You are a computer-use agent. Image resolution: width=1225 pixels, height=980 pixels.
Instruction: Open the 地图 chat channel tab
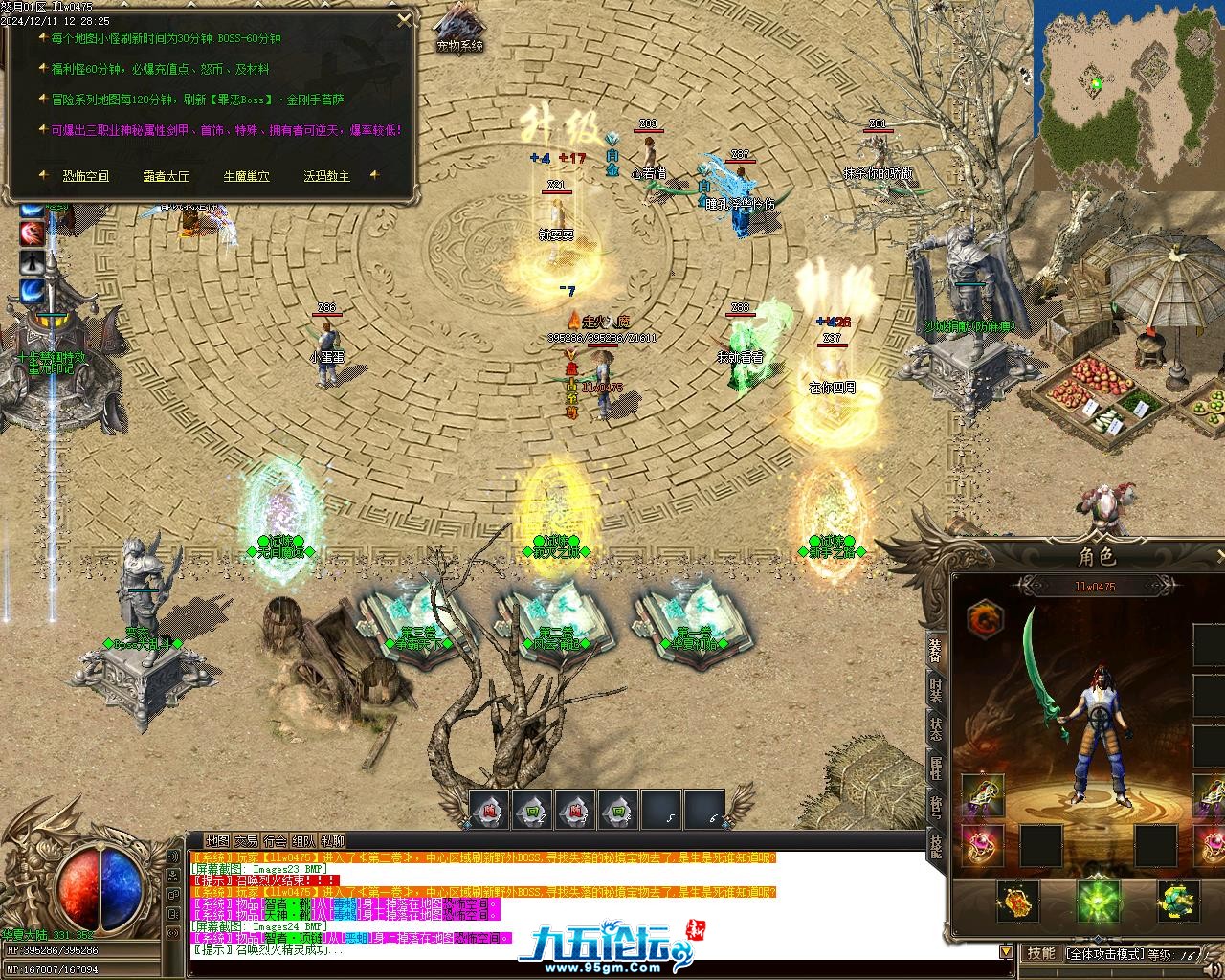click(217, 841)
